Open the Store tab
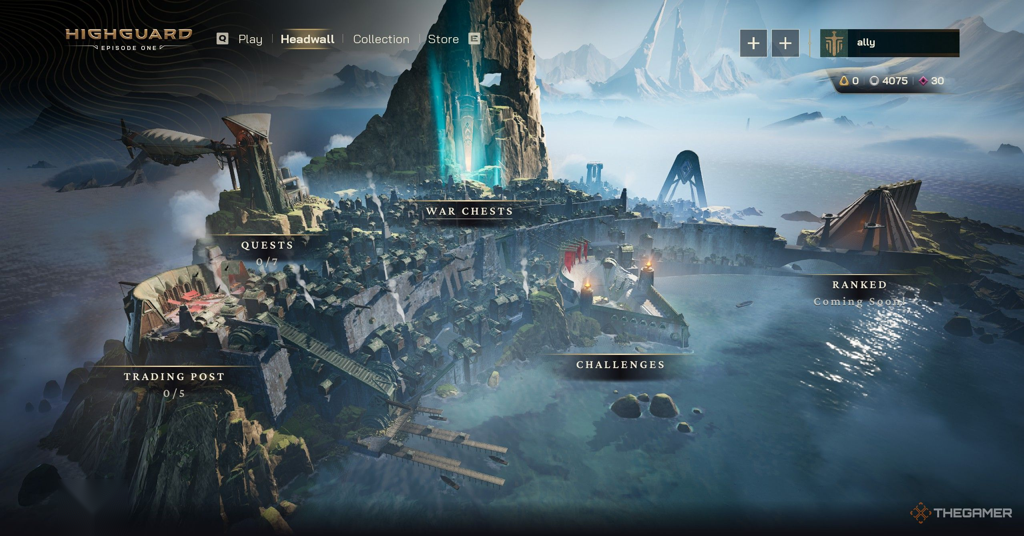This screenshot has width=1024, height=536. click(443, 39)
